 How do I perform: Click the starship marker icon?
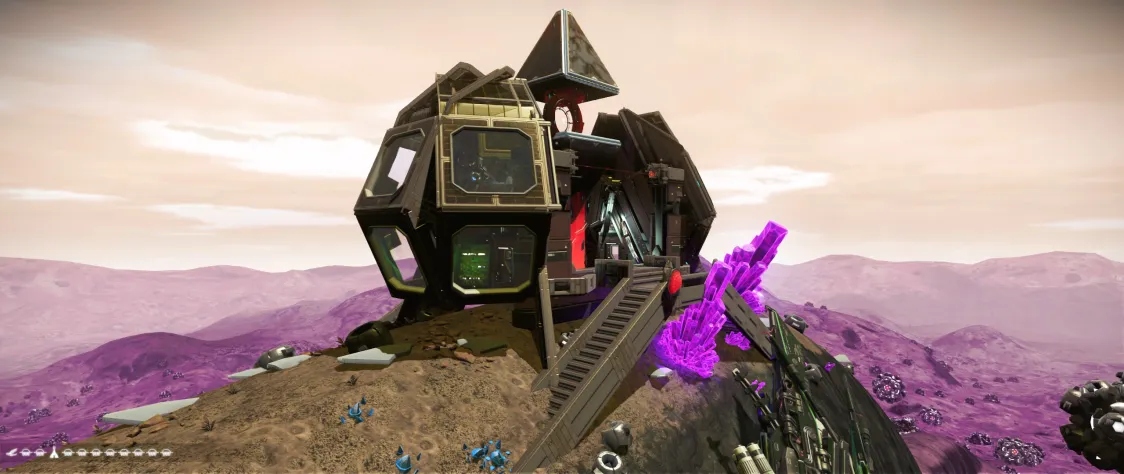click(12, 453)
